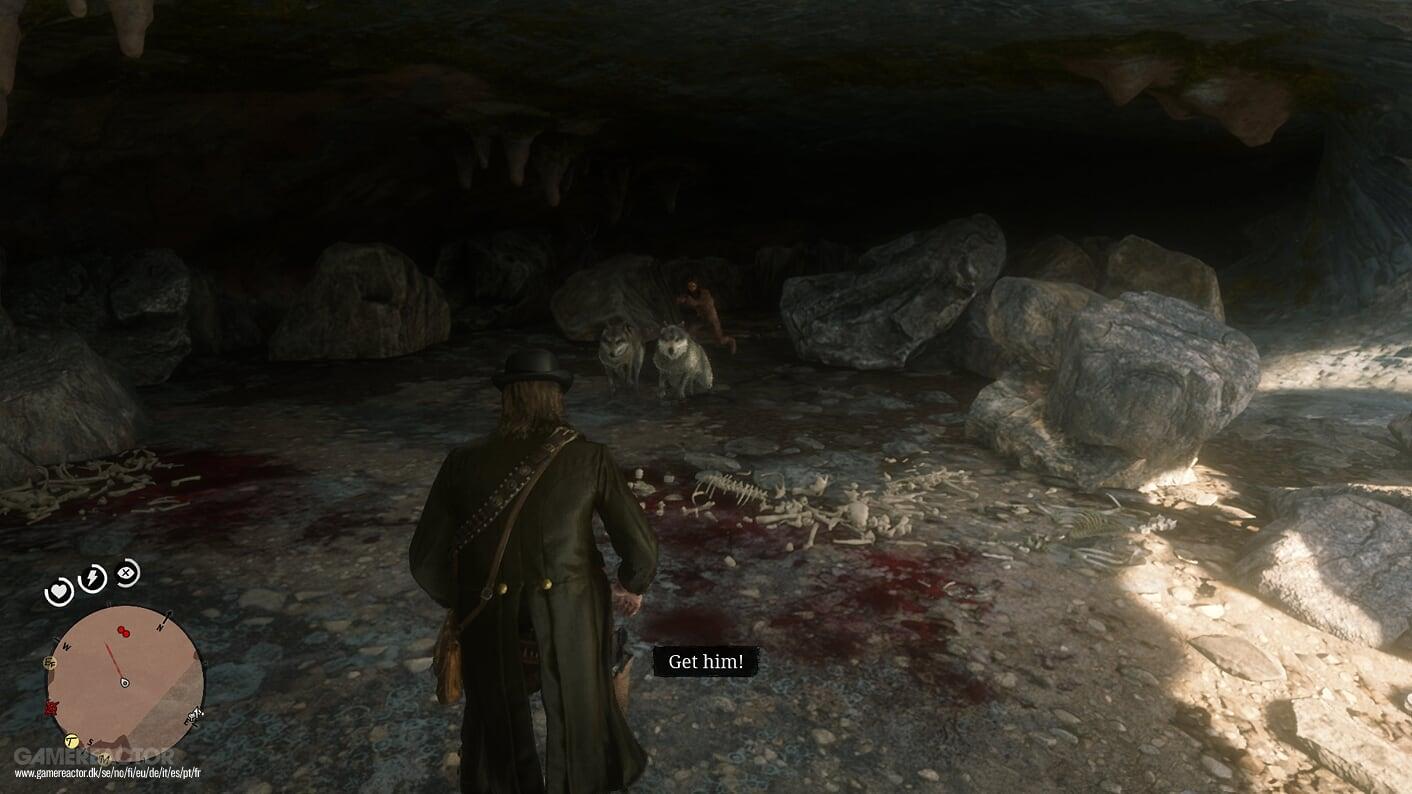1412x794 pixels.
Task: Click the red legendary animal minimap marker
Action: pos(50,707)
